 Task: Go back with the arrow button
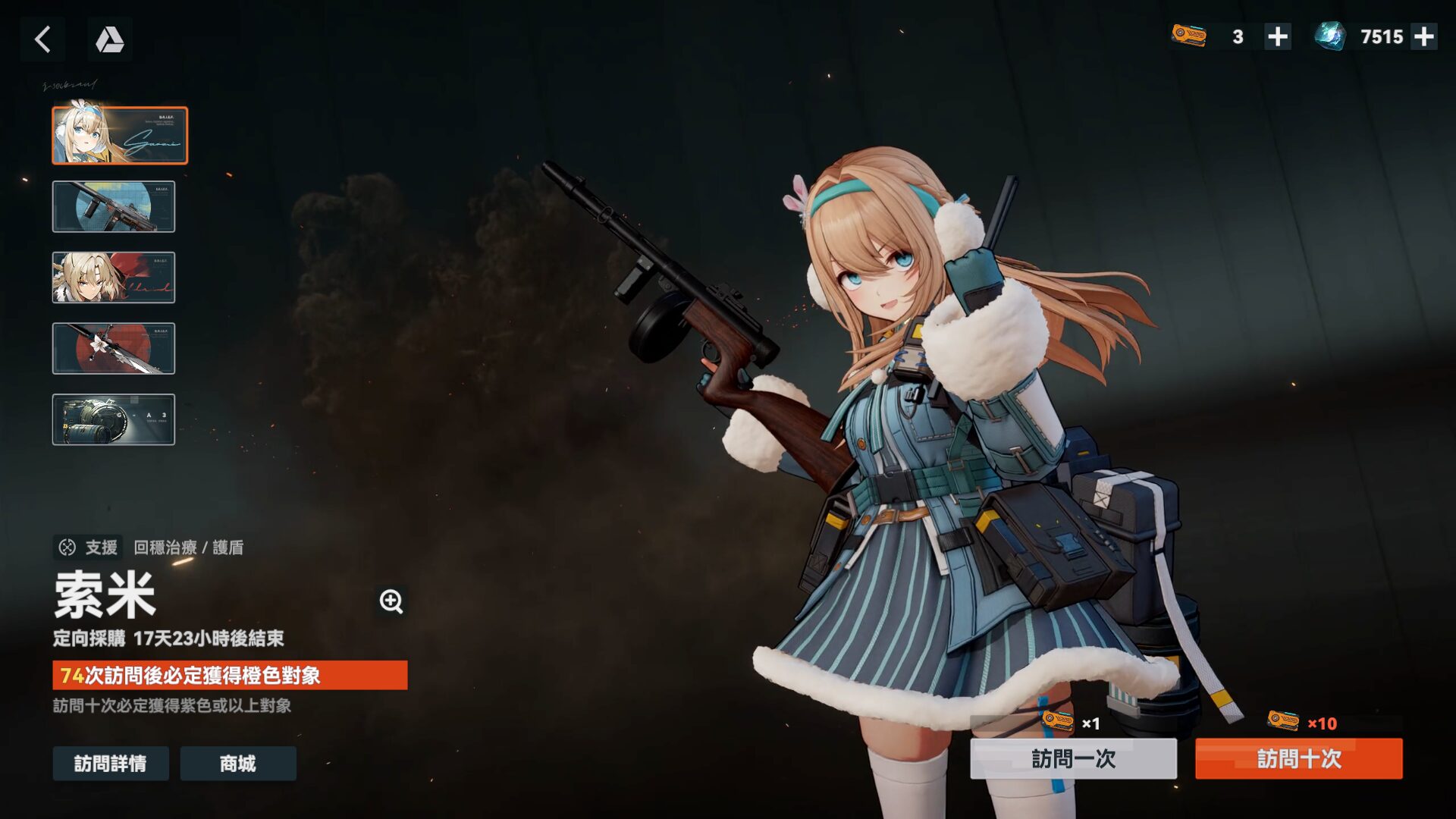coord(42,39)
